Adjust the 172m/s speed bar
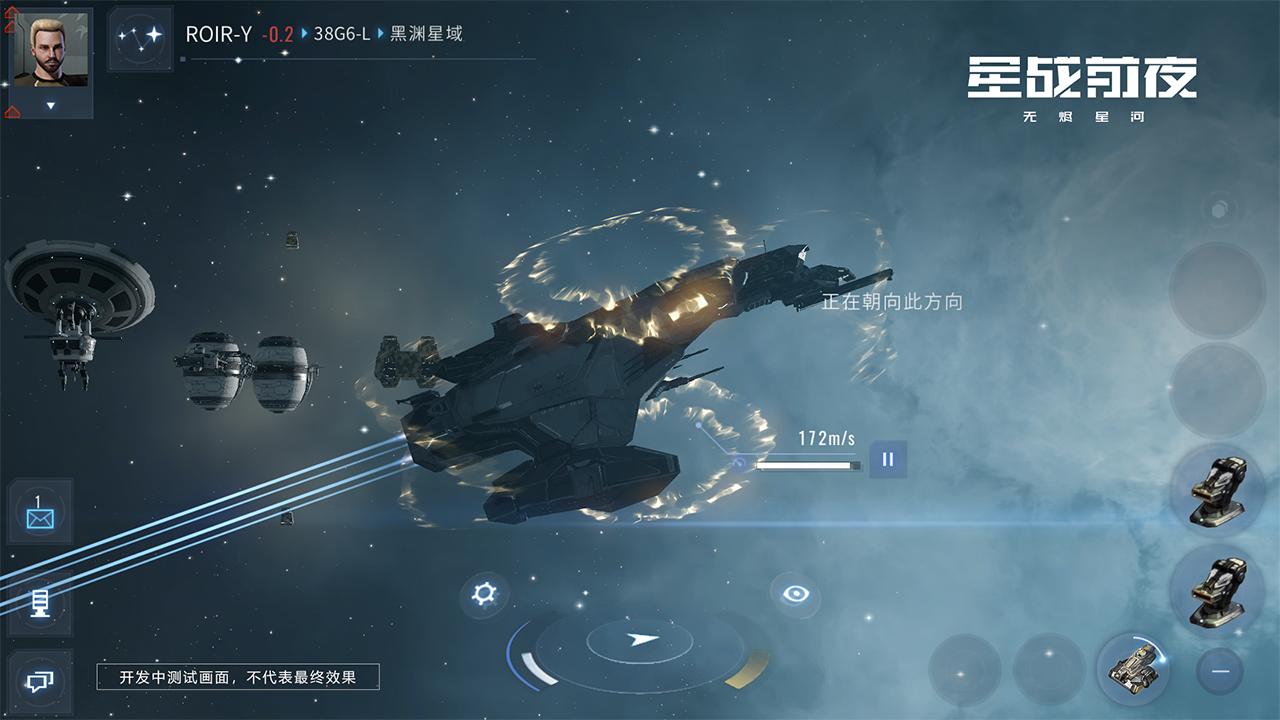The width and height of the screenshot is (1280, 720). [812, 463]
